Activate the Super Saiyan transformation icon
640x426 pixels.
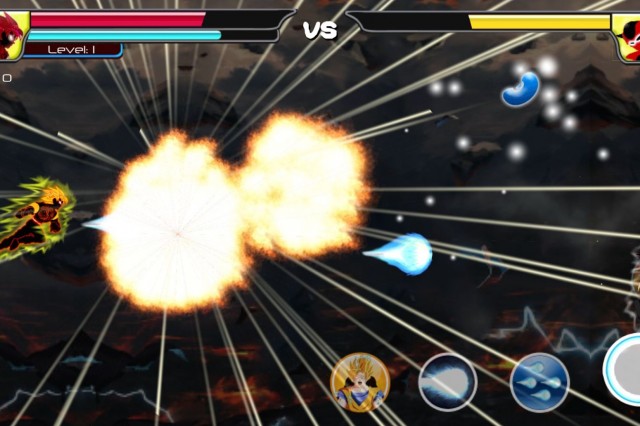(x=360, y=382)
